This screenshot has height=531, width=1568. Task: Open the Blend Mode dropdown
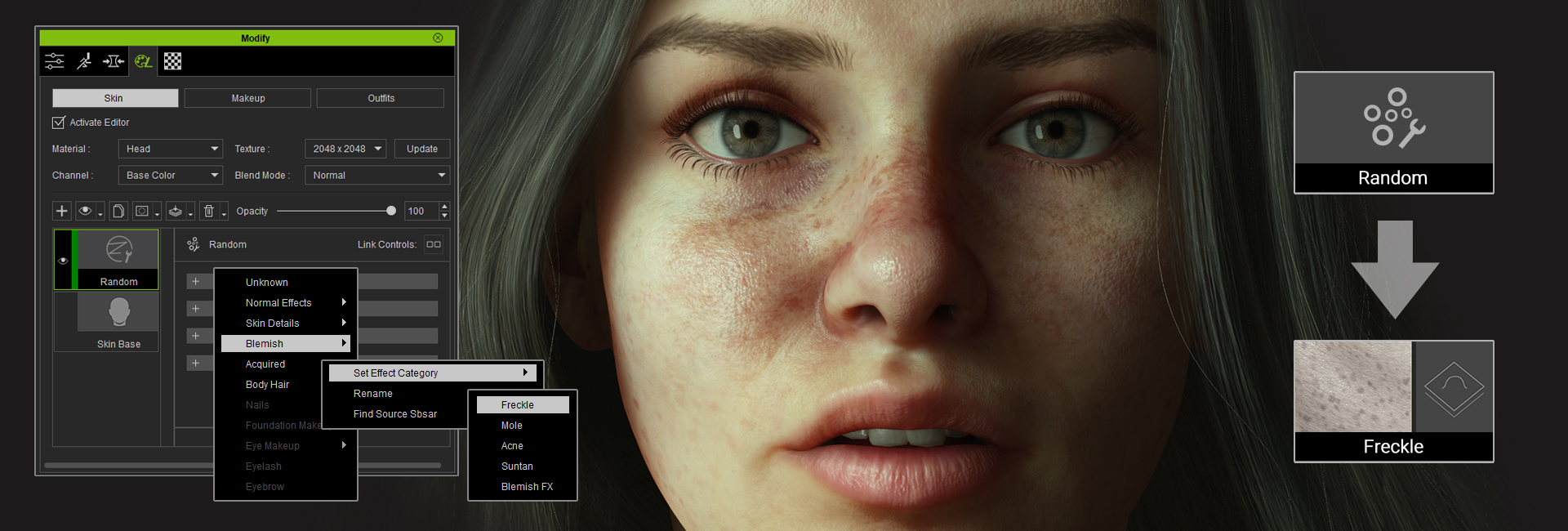(377, 175)
